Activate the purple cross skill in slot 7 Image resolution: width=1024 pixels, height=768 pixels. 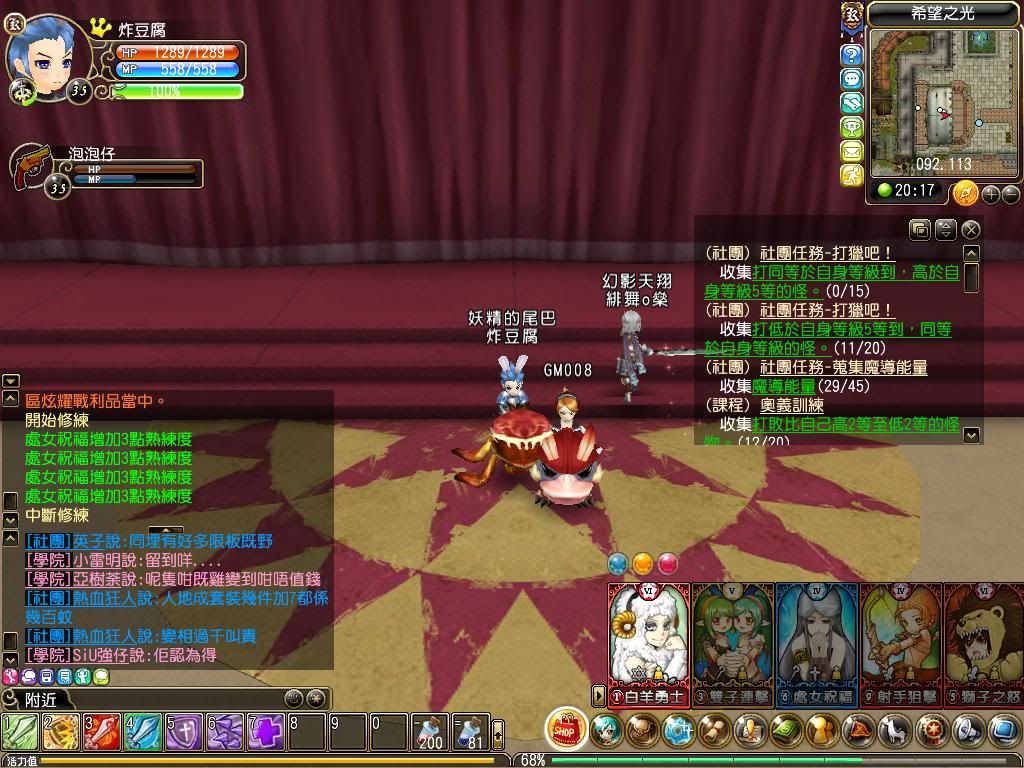(266, 733)
